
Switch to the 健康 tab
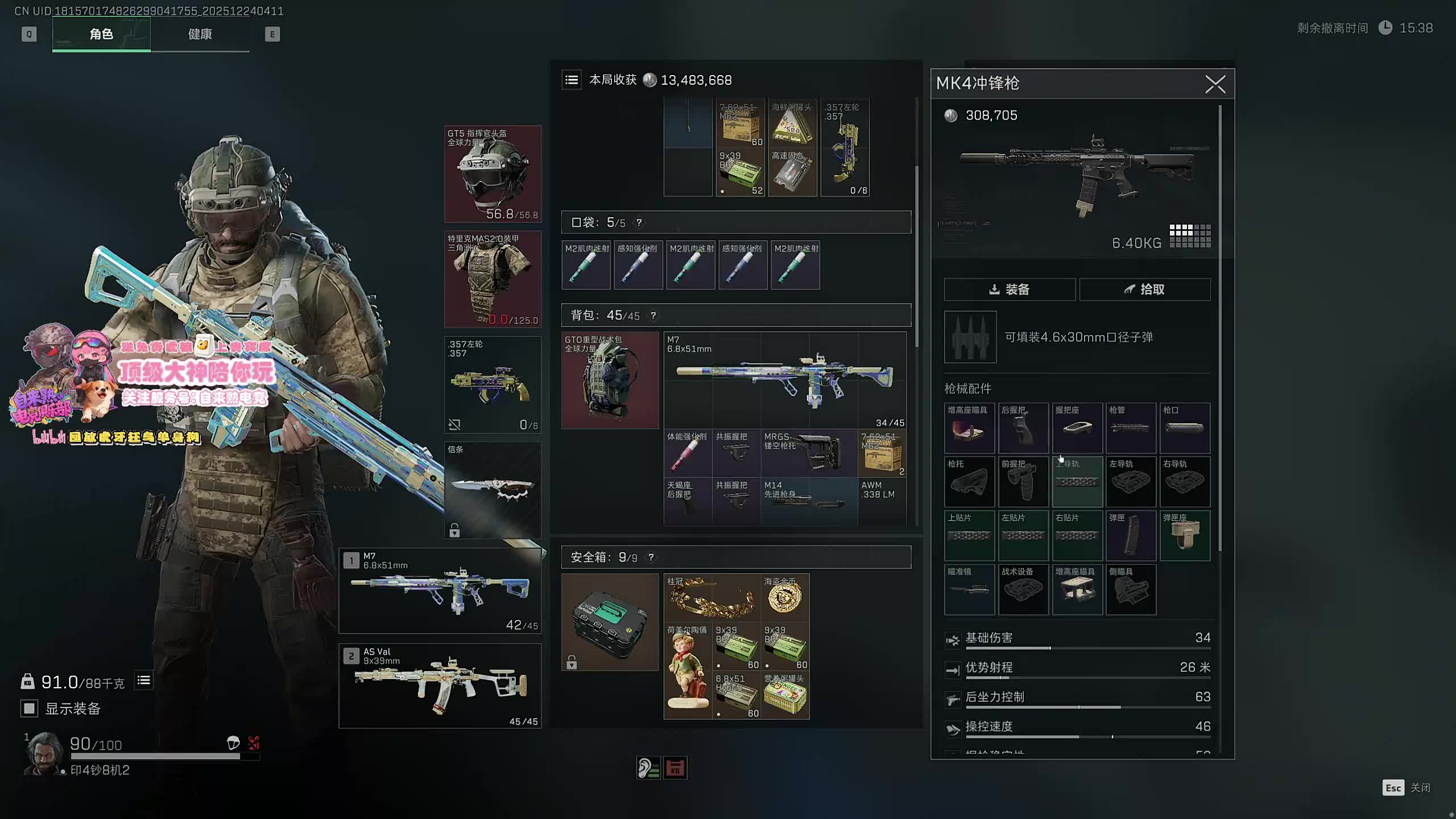200,34
